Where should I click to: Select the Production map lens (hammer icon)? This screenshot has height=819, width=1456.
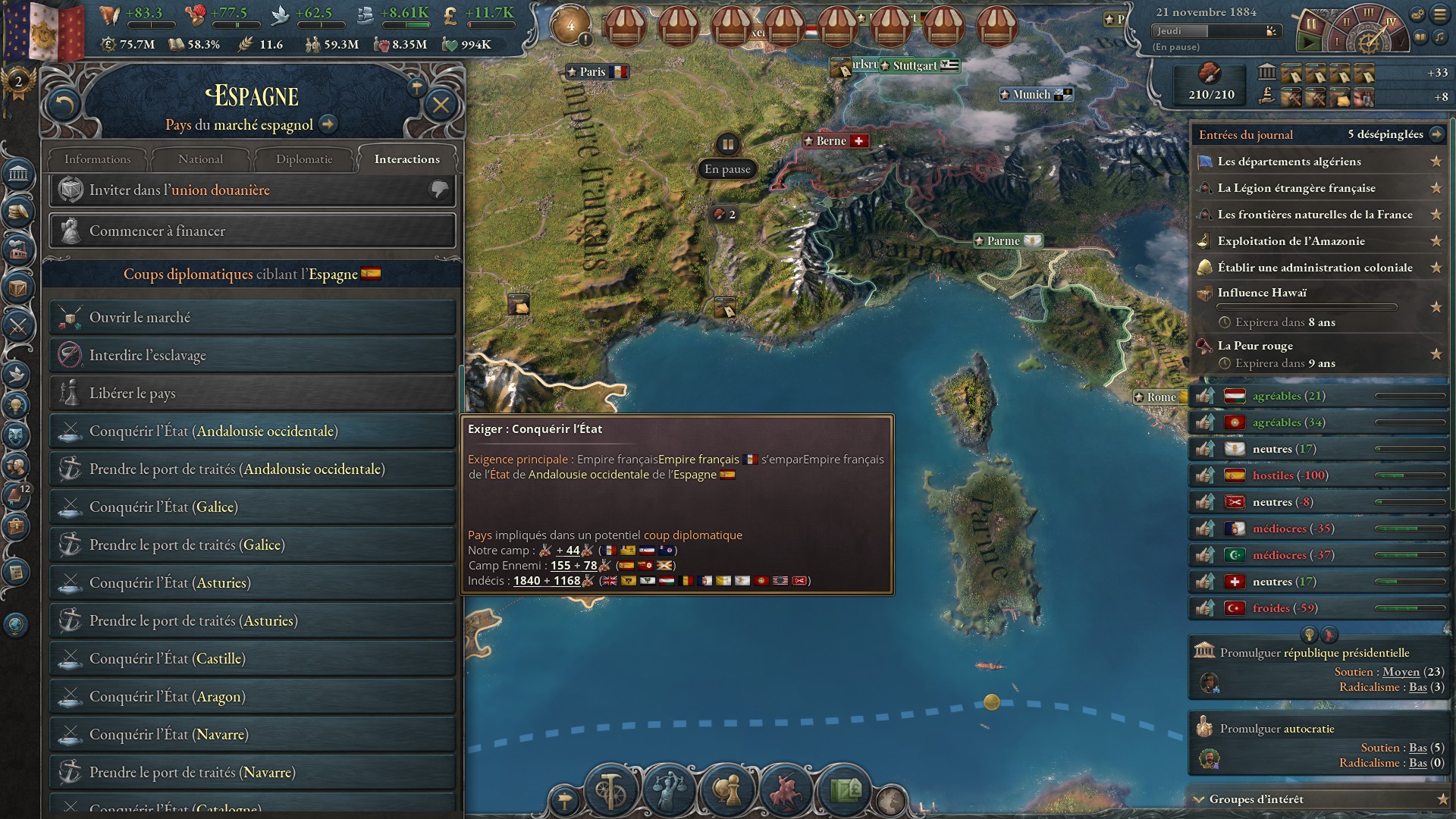[611, 790]
